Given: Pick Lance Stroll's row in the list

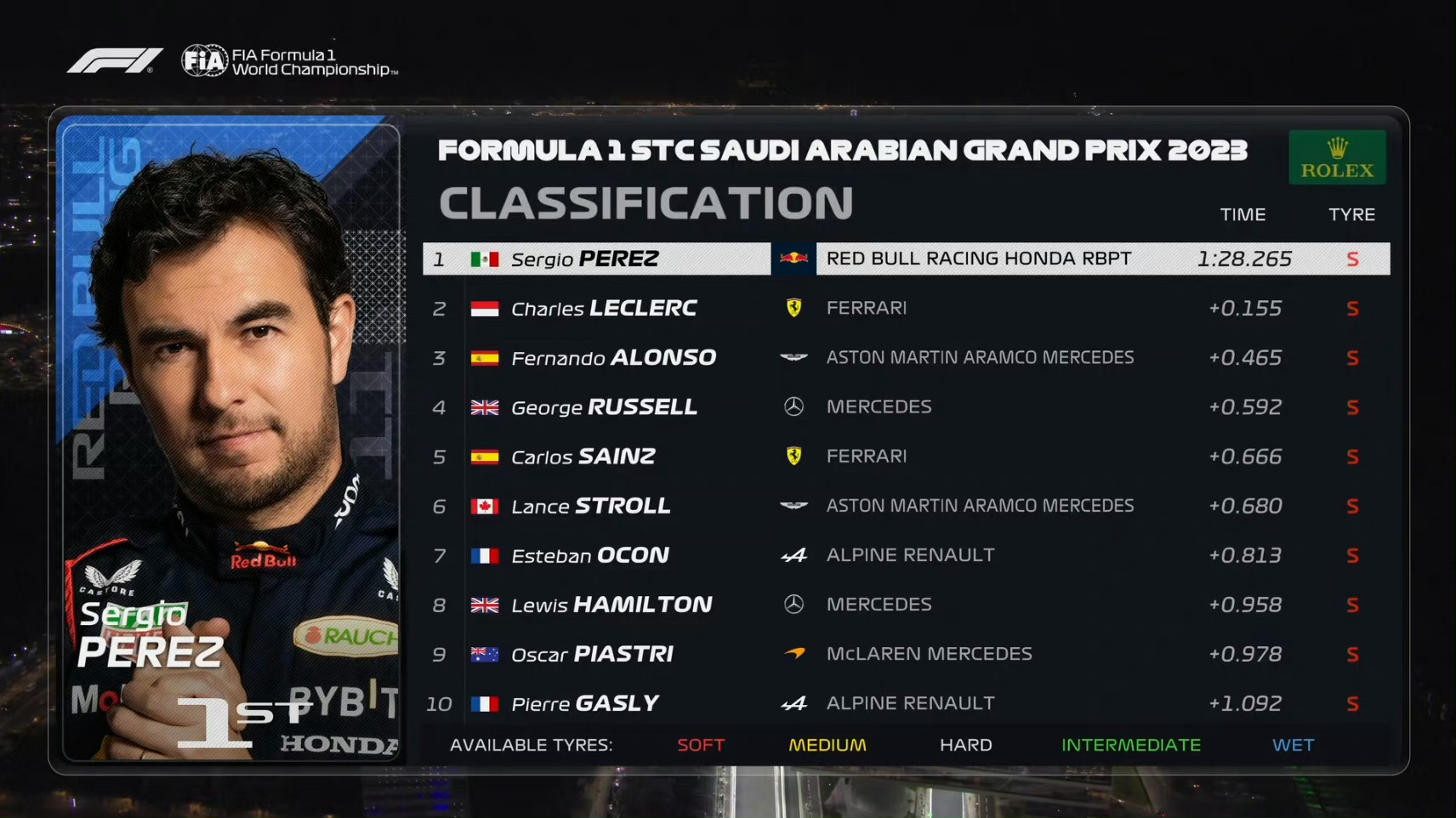Looking at the screenshot, I should 906,505.
